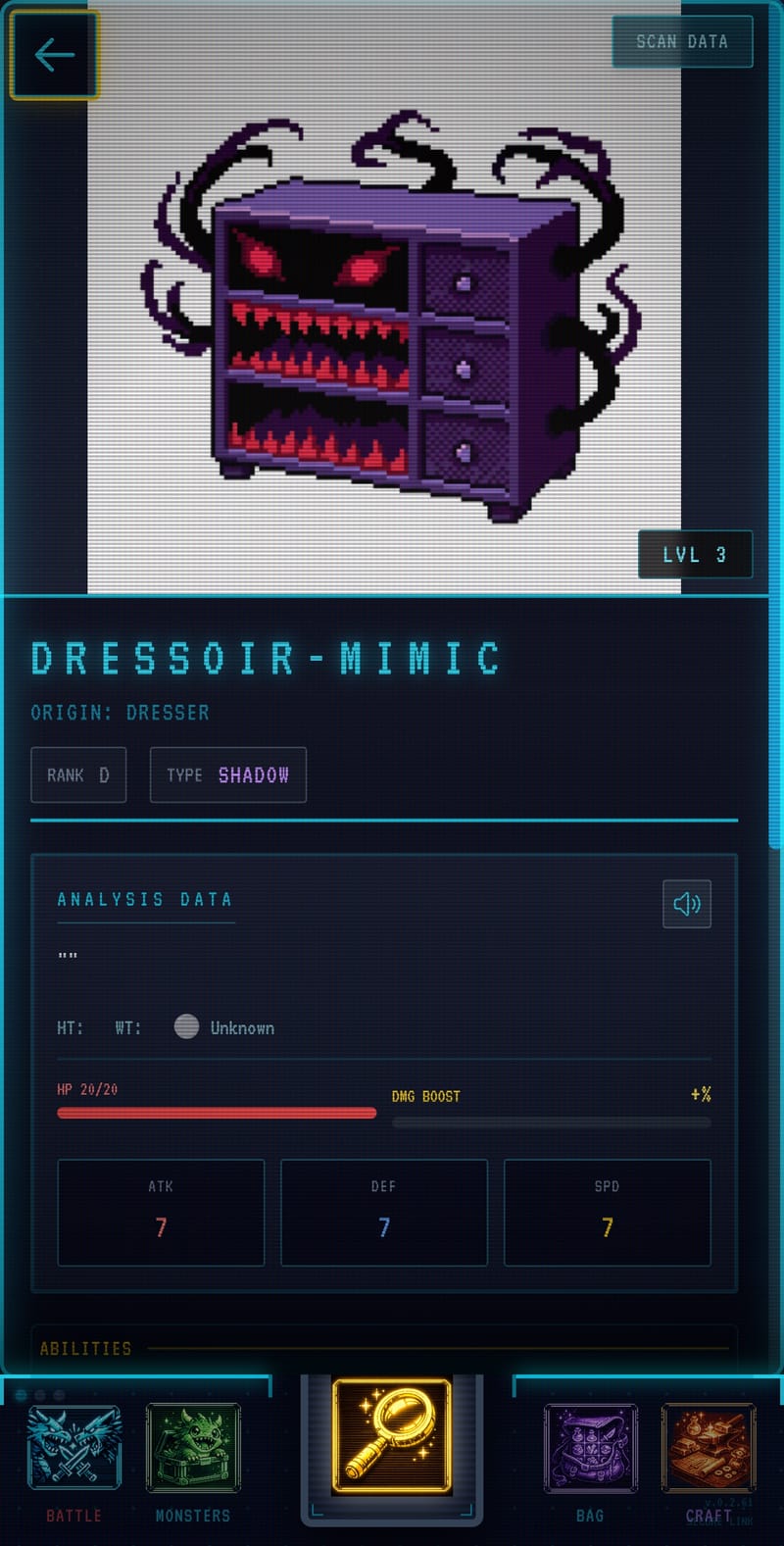Image resolution: width=784 pixels, height=1546 pixels.
Task: Click the Rank D badge
Action: 78,774
